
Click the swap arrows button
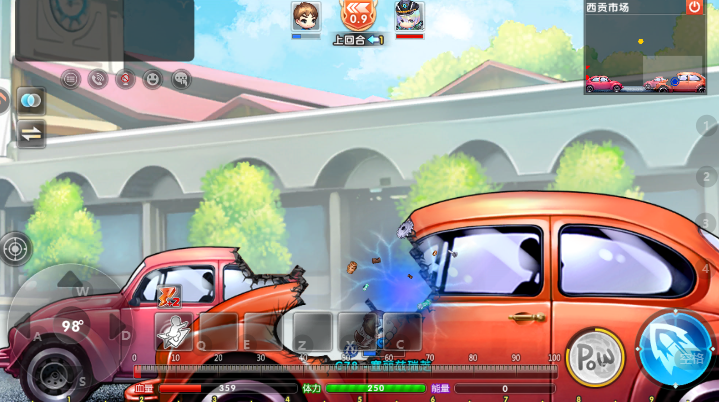30,133
